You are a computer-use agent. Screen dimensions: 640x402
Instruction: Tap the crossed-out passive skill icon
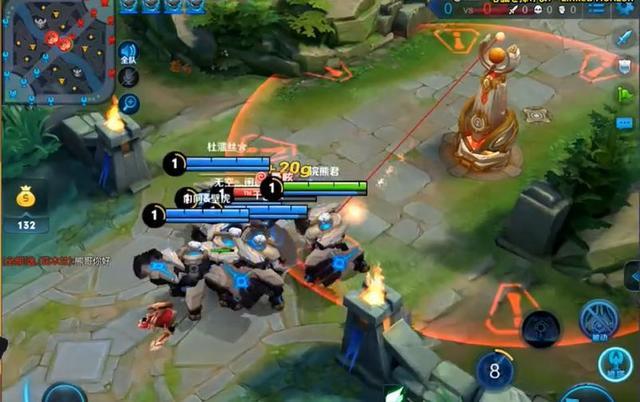pyautogui.click(x=598, y=320)
